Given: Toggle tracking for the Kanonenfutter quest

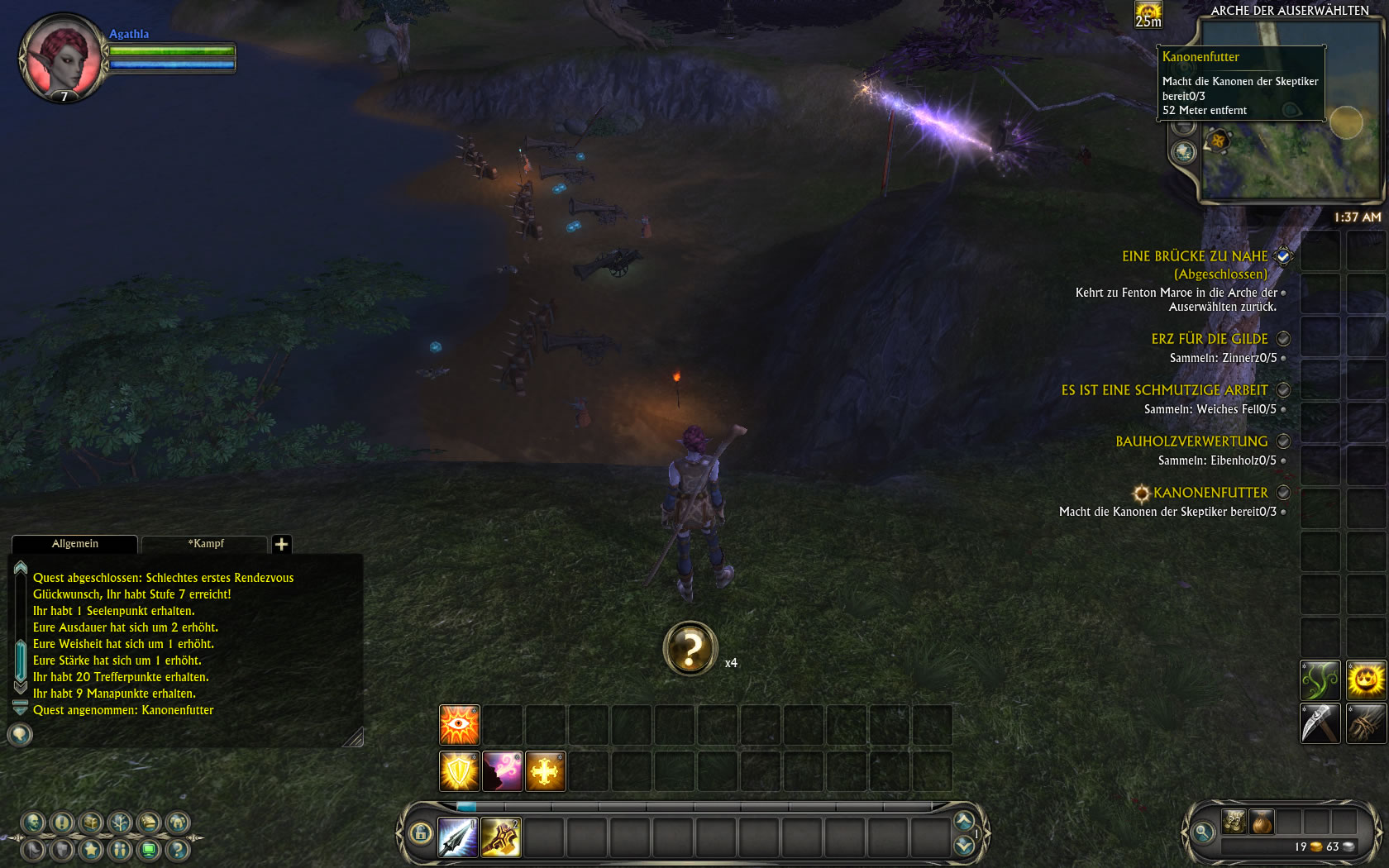Looking at the screenshot, I should click(1282, 493).
